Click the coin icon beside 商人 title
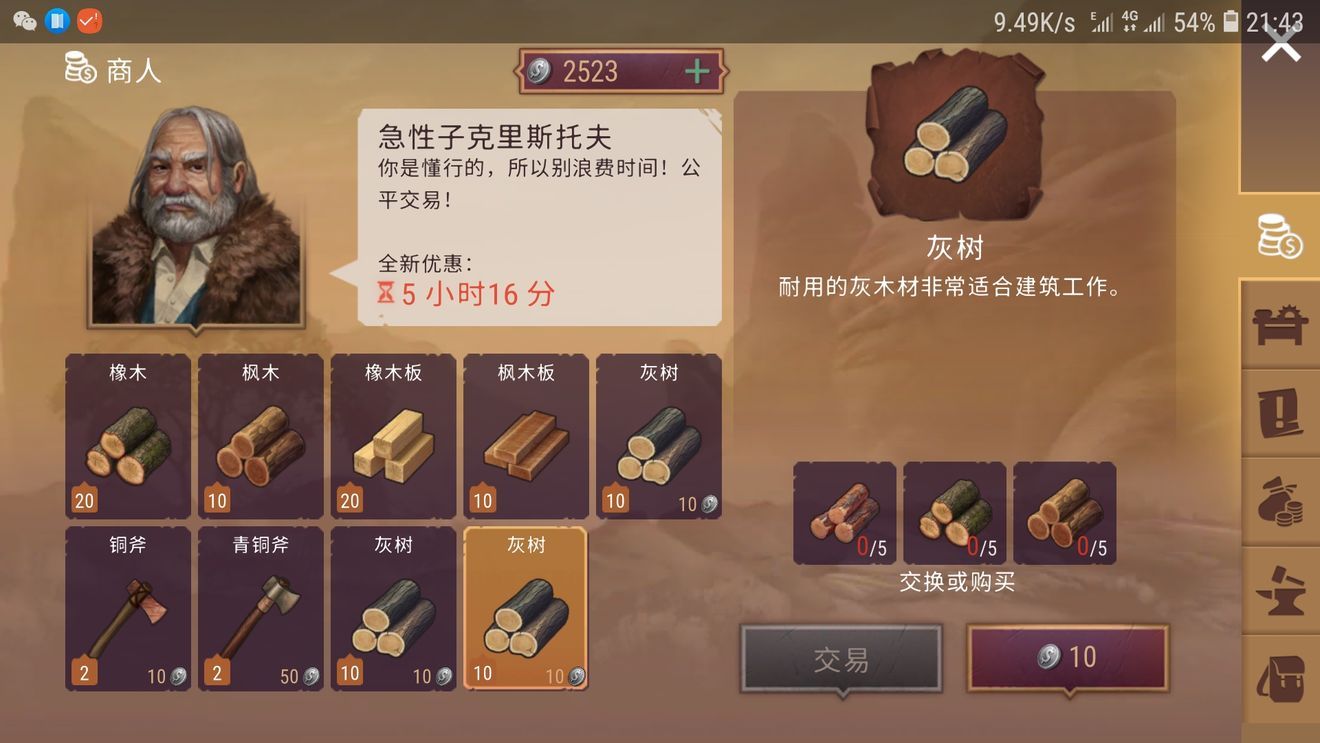The width and height of the screenshot is (1320, 743). tap(76, 66)
